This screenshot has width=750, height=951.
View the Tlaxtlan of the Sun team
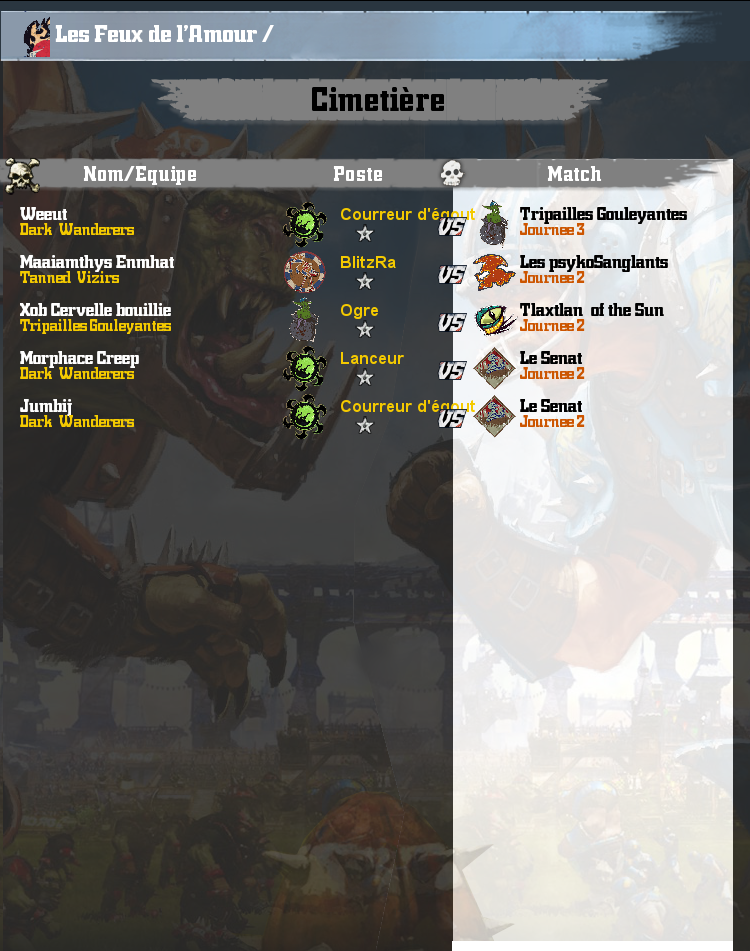point(592,310)
